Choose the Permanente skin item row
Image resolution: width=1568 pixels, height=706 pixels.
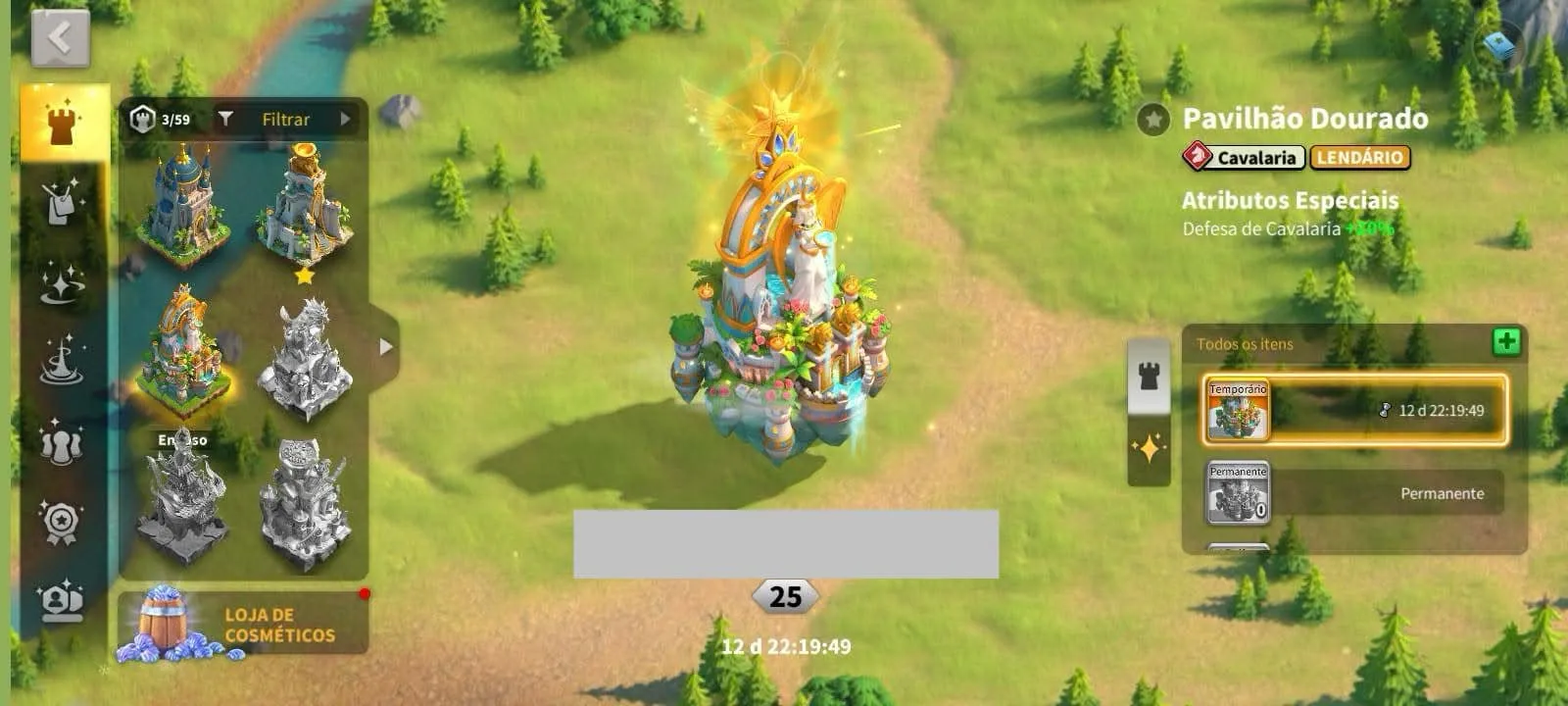[1355, 493]
